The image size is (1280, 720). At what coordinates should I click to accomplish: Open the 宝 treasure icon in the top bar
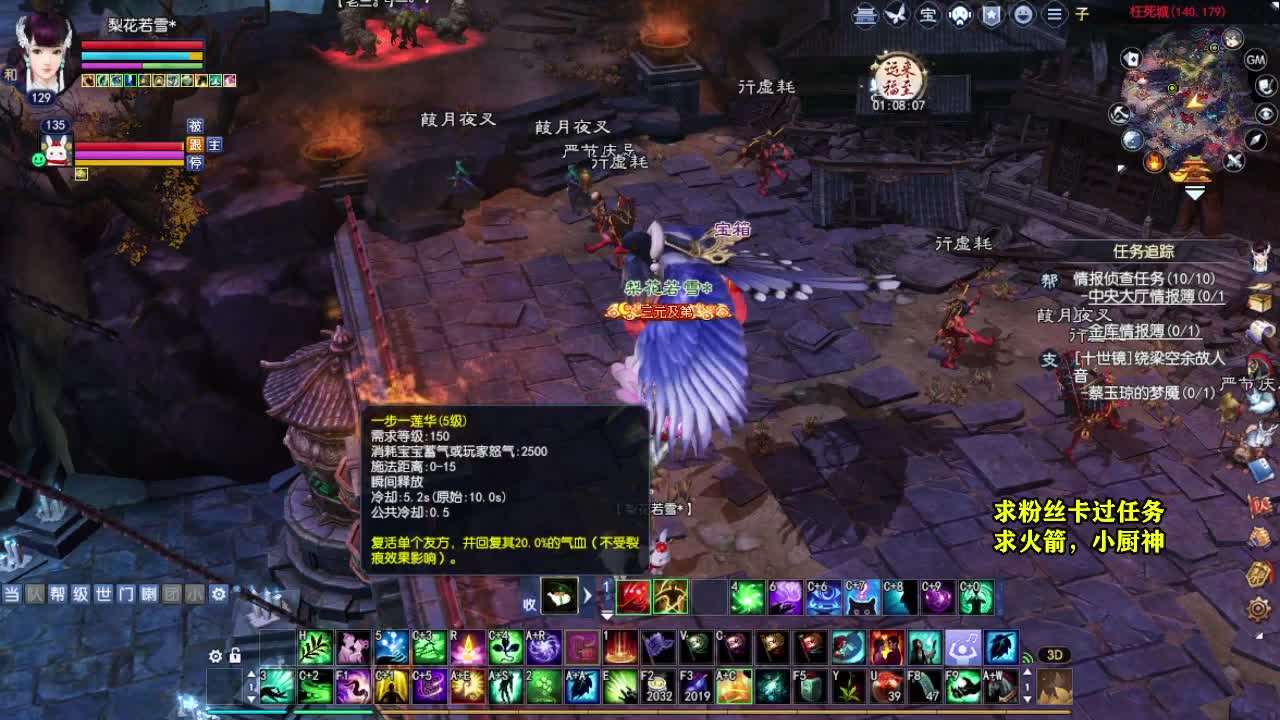click(928, 15)
